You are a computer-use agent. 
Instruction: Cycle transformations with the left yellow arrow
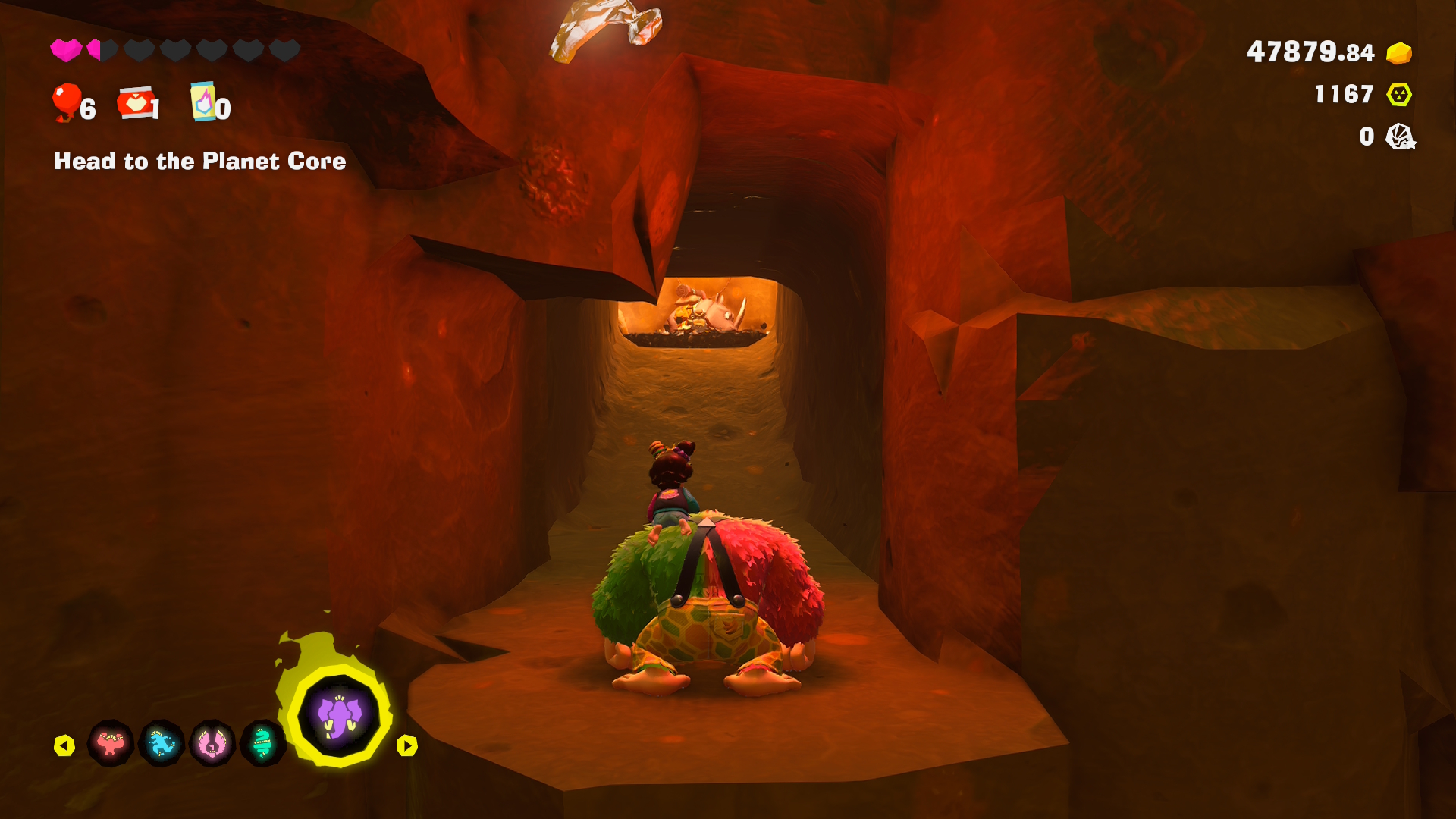click(x=64, y=746)
